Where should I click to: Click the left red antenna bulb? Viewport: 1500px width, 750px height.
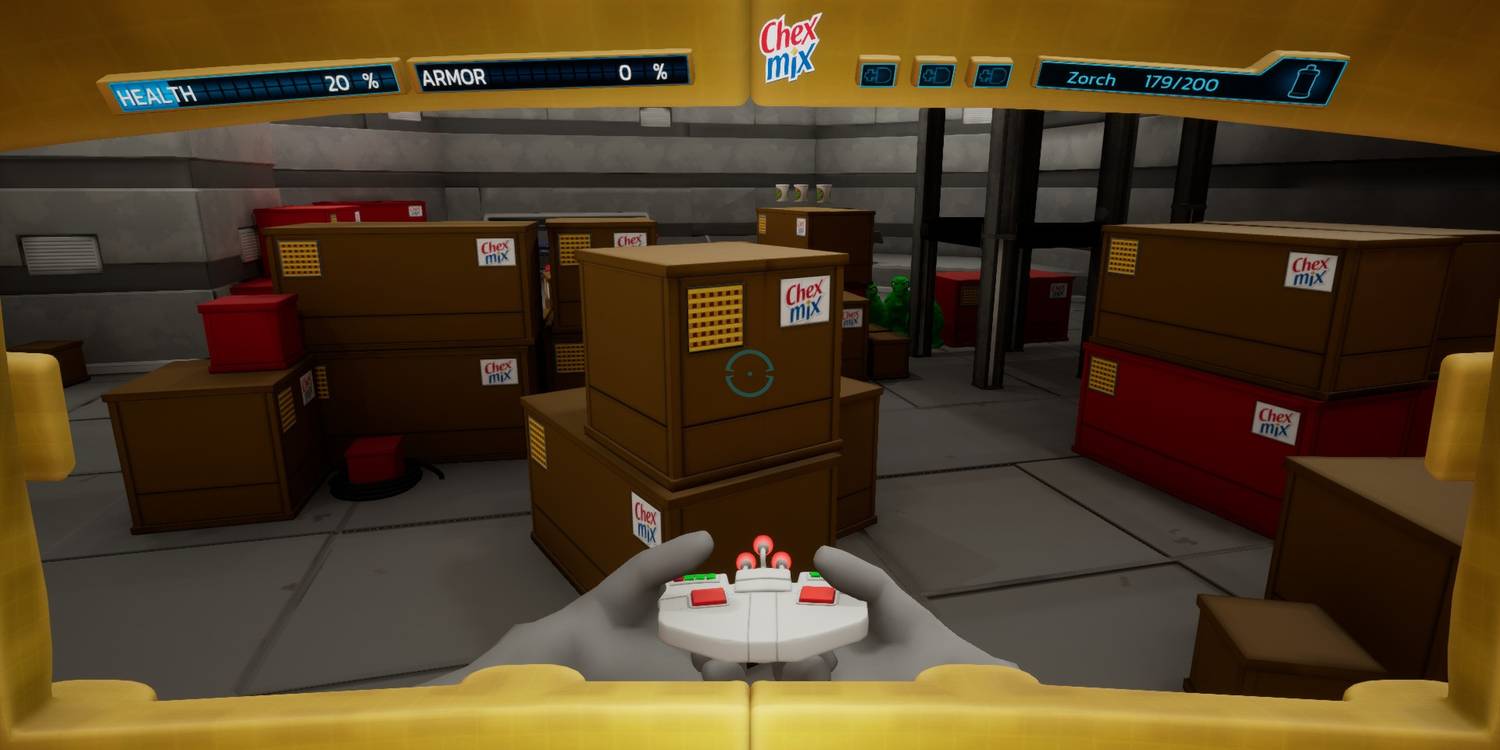tap(746, 560)
